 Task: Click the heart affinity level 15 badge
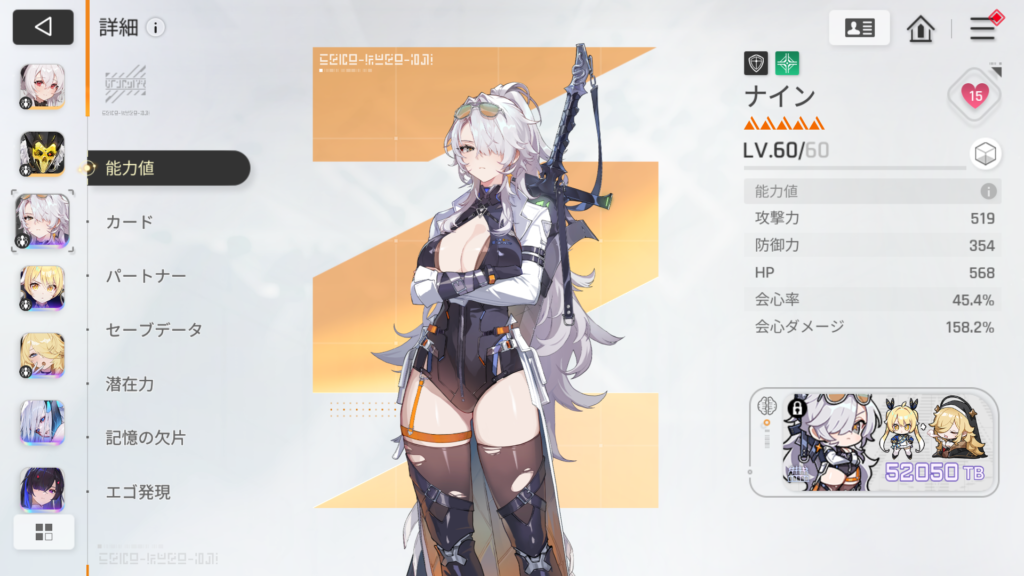point(974,95)
